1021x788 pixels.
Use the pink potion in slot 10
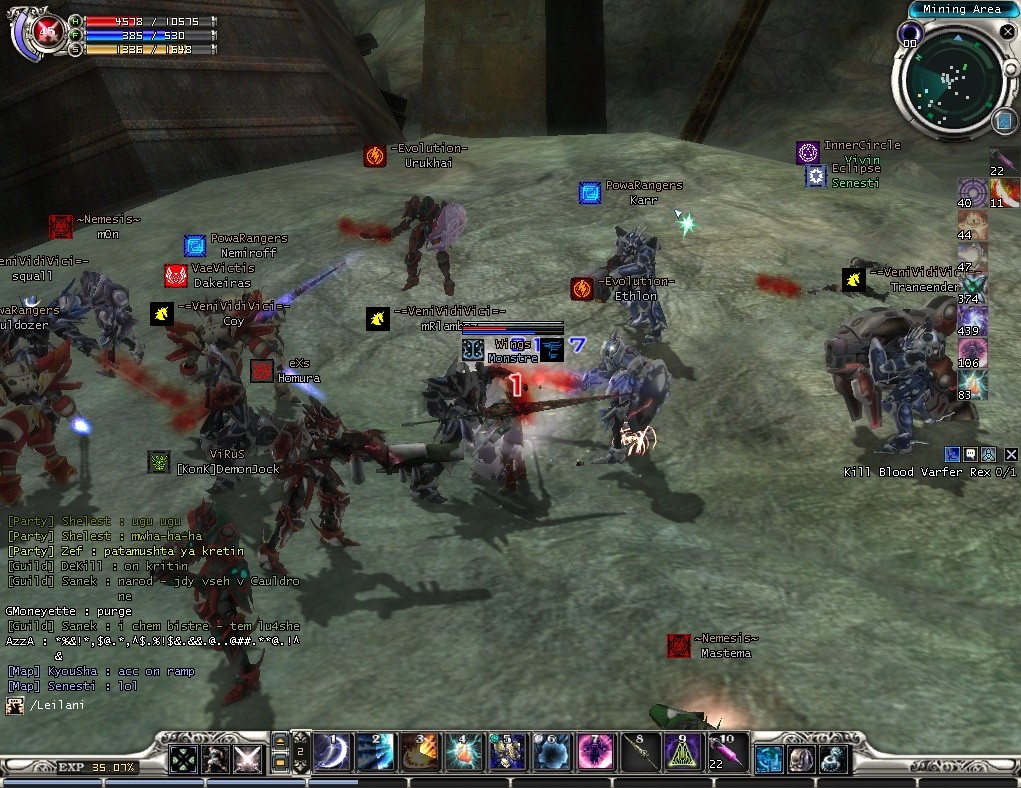tap(727, 752)
